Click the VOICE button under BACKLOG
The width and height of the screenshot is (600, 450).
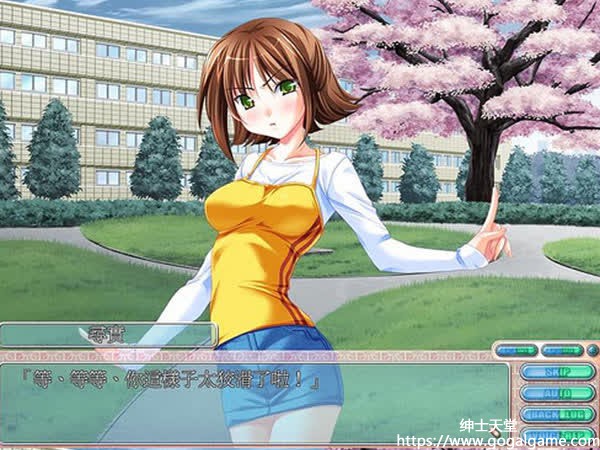click(x=556, y=434)
